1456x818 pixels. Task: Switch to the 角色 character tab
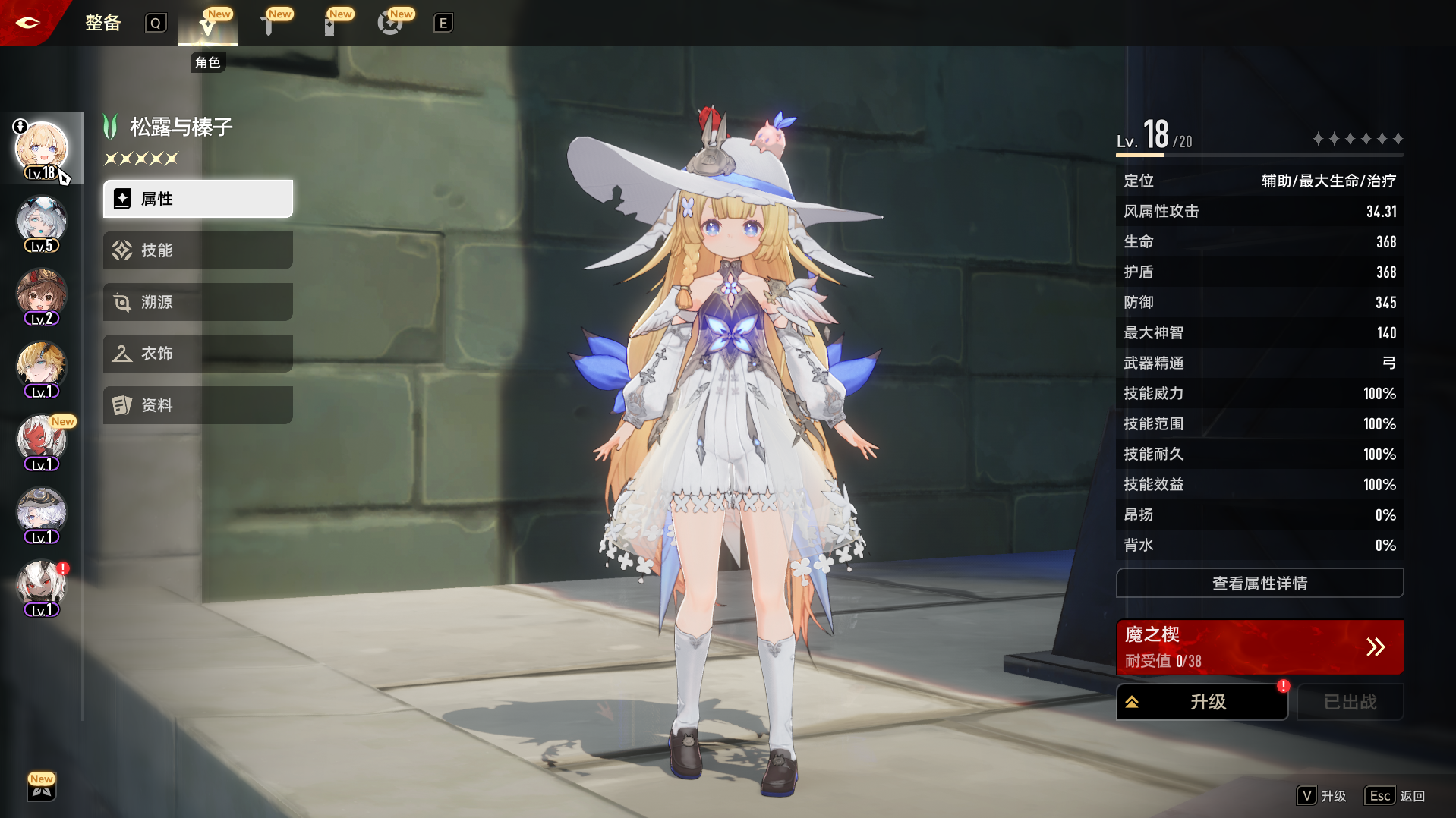pos(208,25)
